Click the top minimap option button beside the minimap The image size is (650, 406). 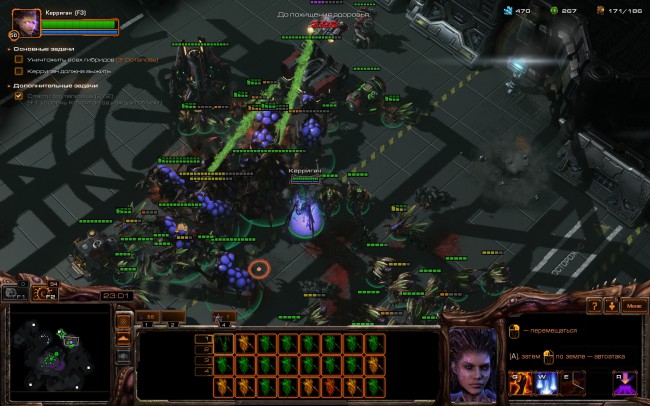(x=125, y=322)
